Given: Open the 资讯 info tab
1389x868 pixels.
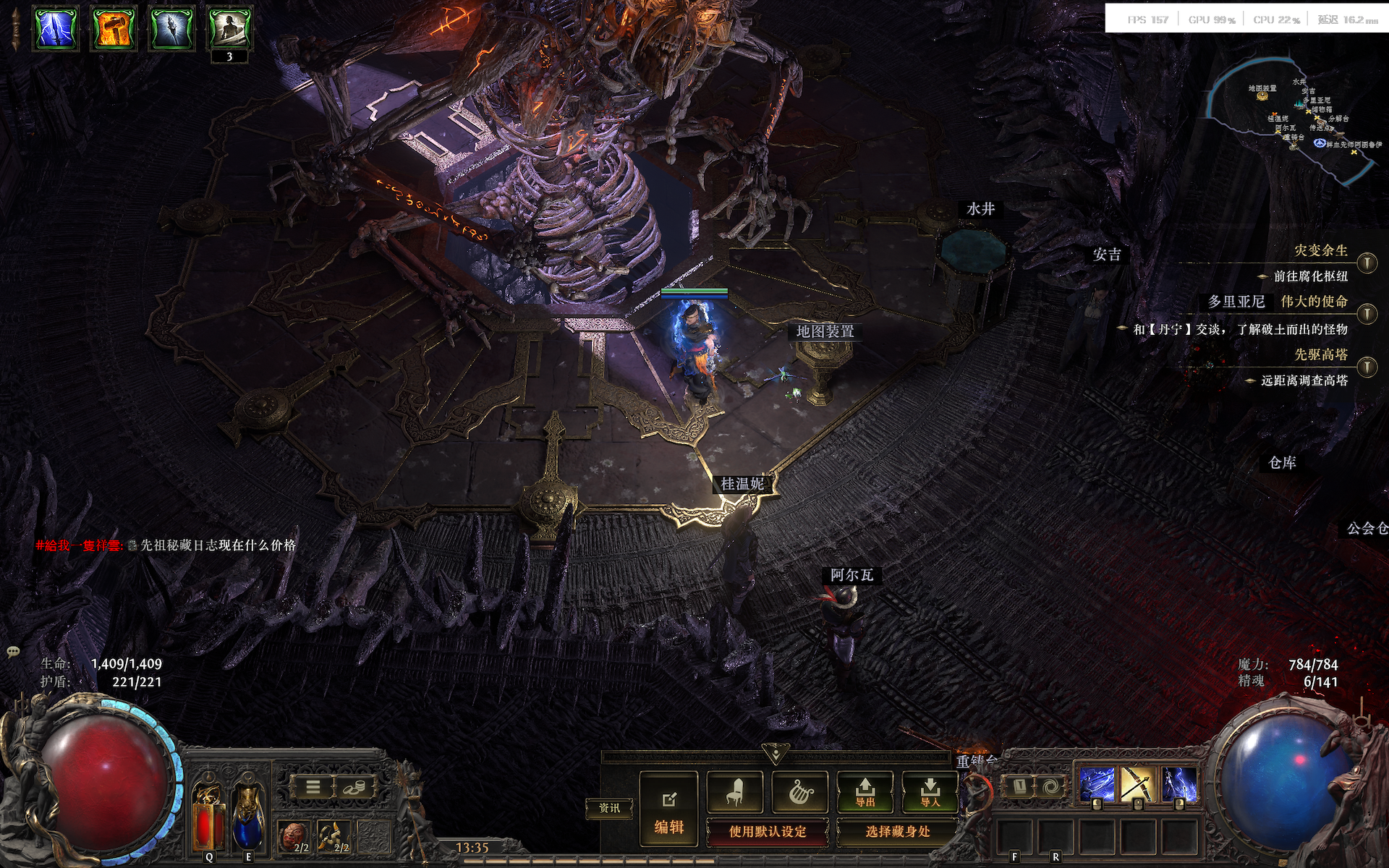Looking at the screenshot, I should [x=609, y=808].
